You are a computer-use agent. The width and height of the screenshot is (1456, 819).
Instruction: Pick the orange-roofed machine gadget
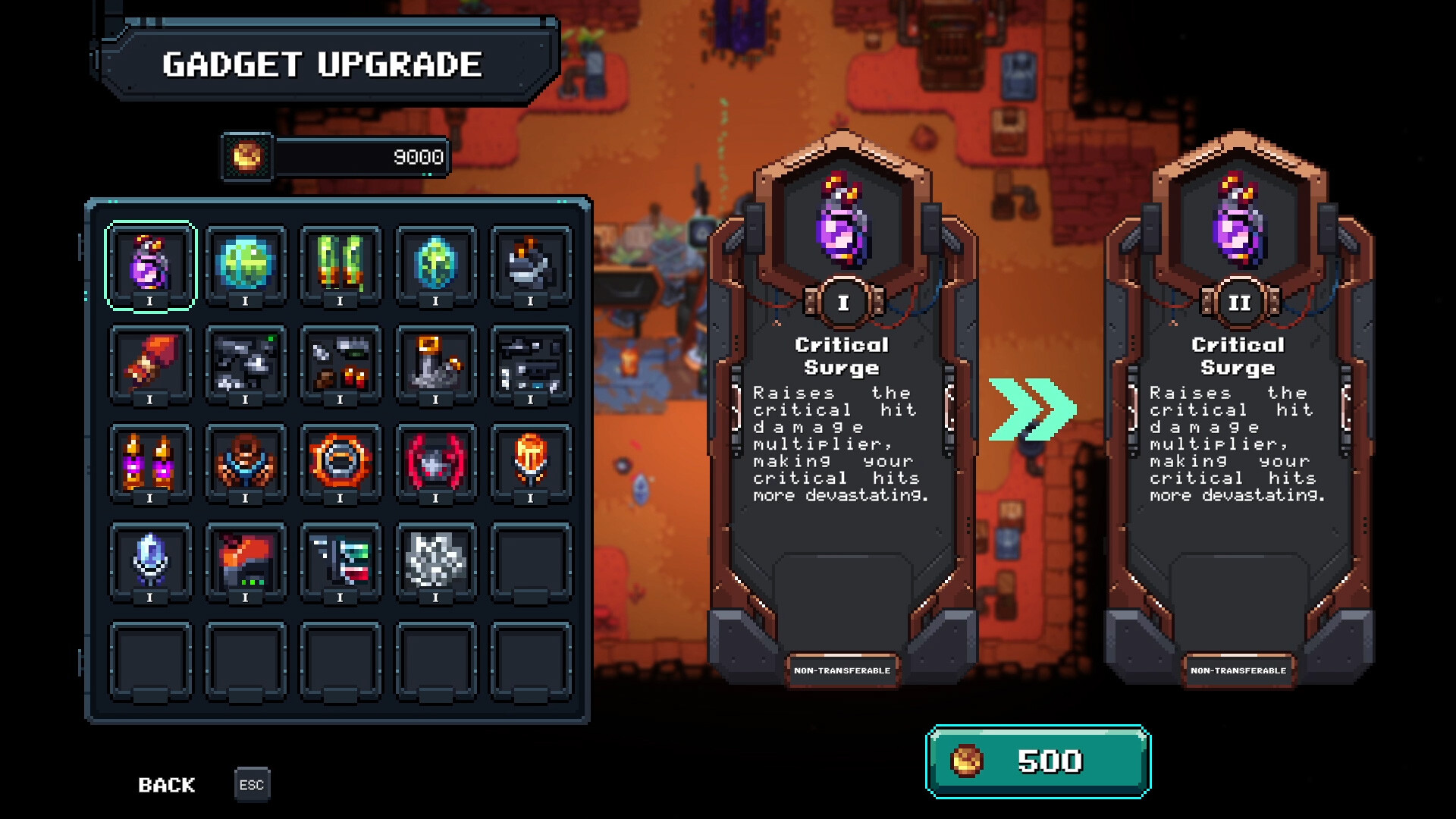(245, 561)
